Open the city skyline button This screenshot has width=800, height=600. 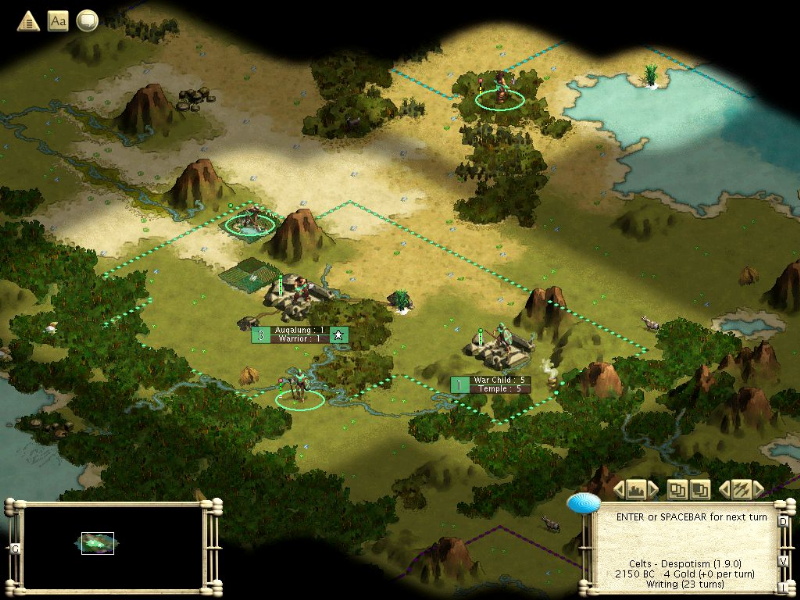[636, 489]
